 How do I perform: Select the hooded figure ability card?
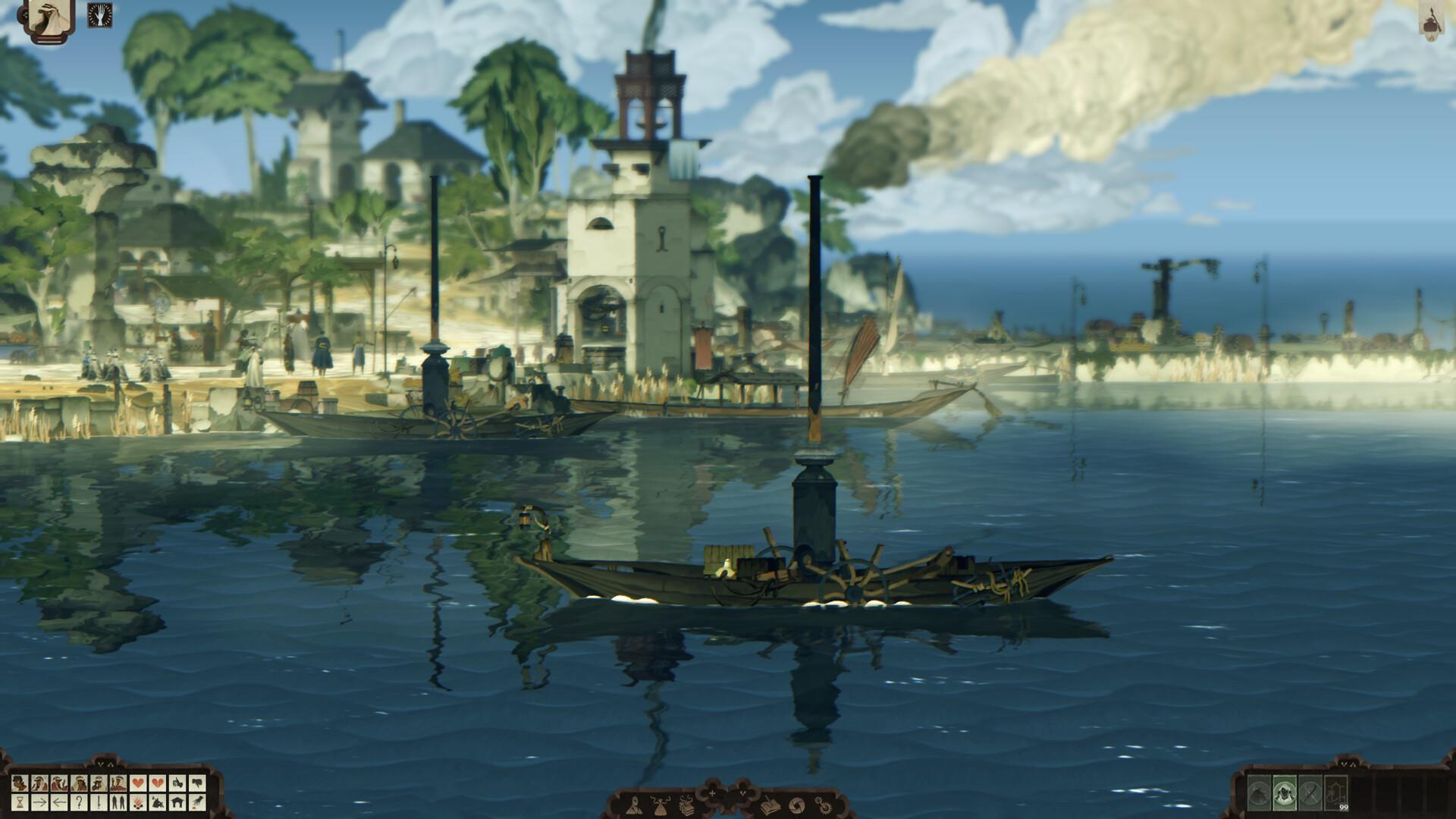1285,793
